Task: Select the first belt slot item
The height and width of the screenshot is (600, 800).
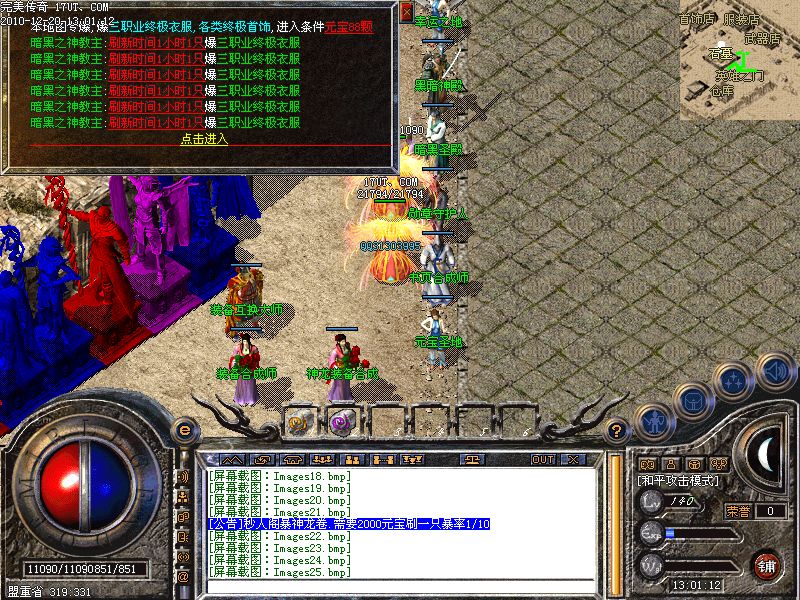Action: pyautogui.click(x=298, y=421)
